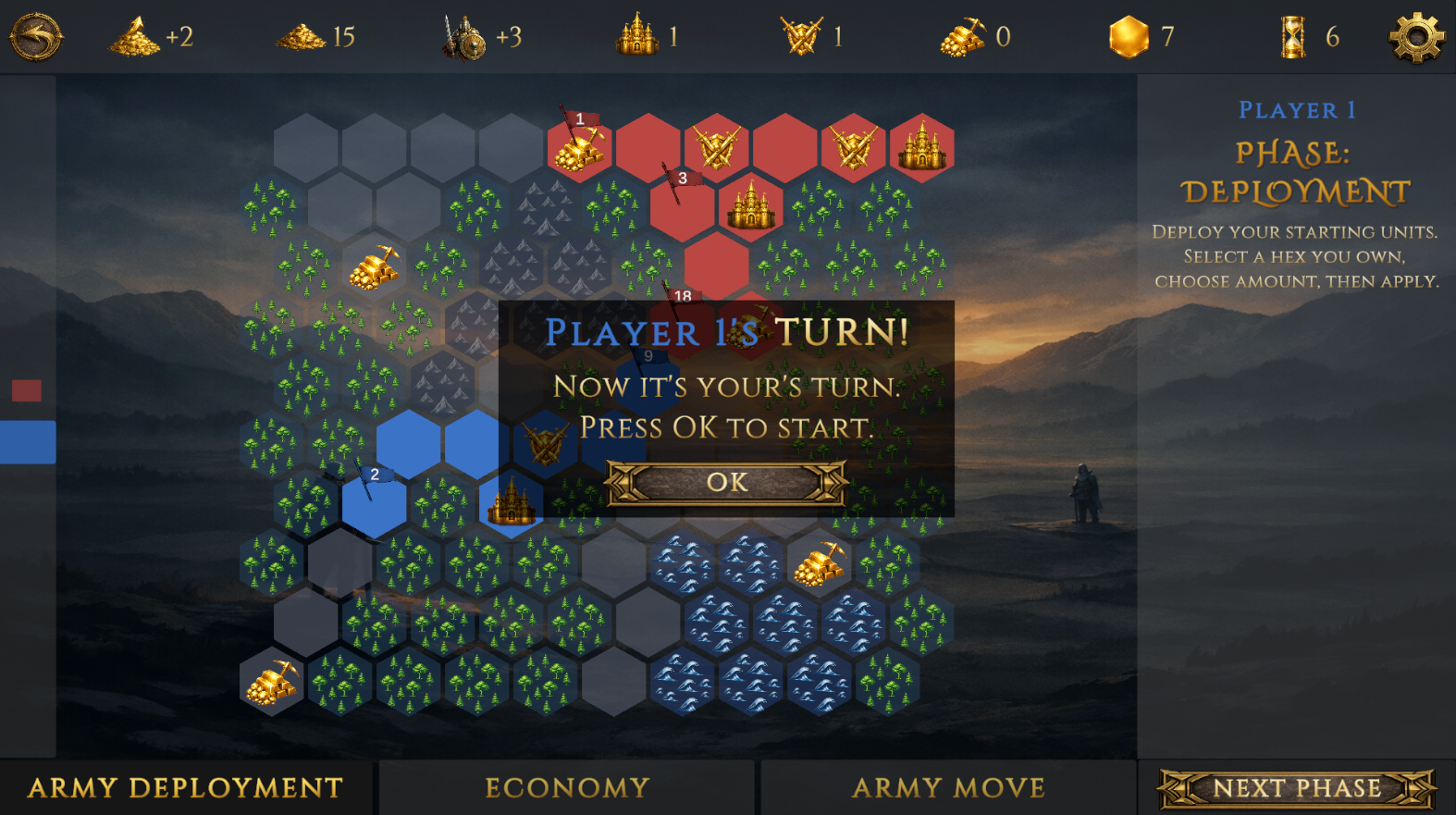The width and height of the screenshot is (1456, 815).
Task: Click the castle counter icon showing 1
Action: [637, 38]
